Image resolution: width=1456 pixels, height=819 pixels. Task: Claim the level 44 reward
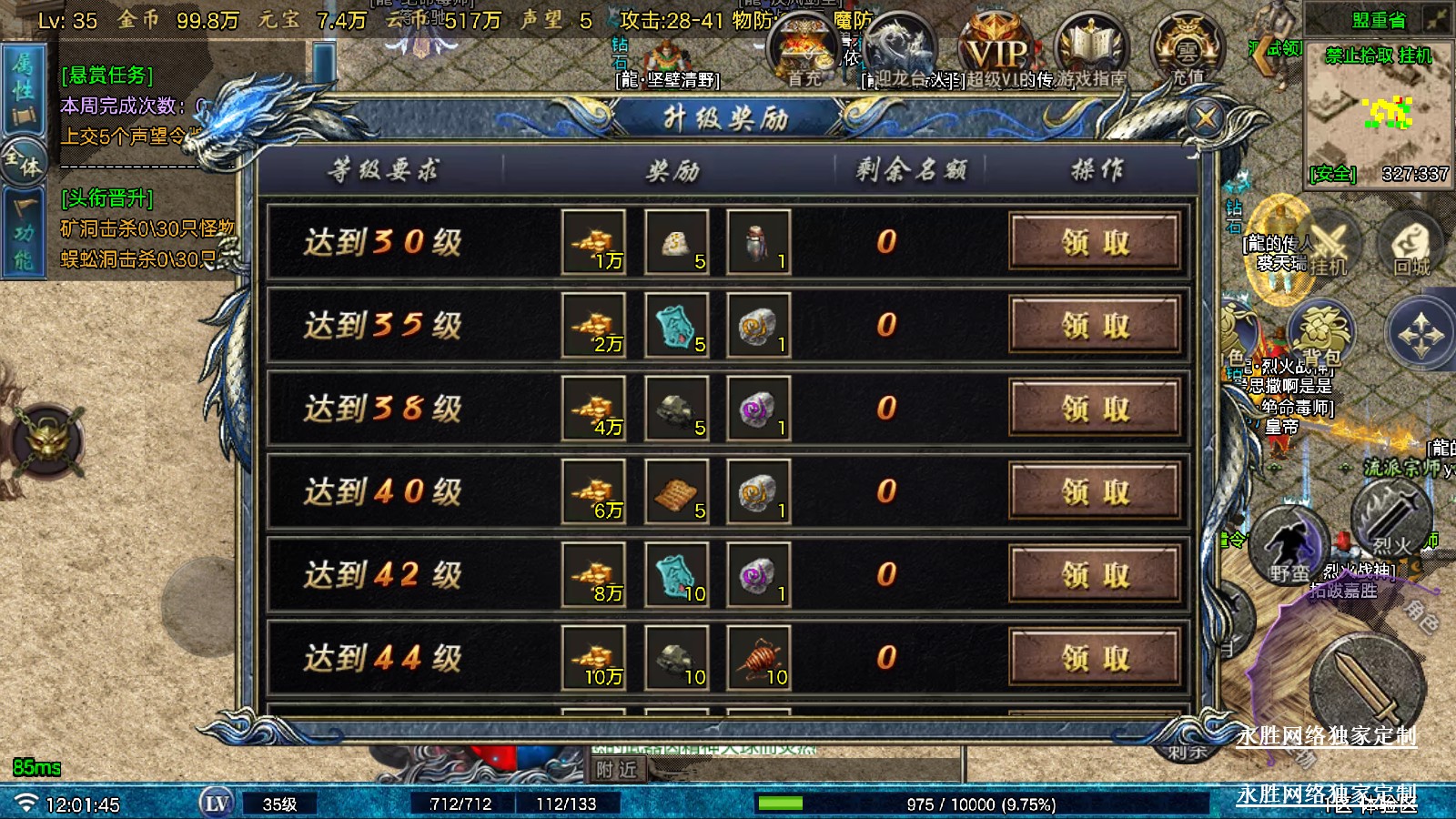pyautogui.click(x=1096, y=657)
